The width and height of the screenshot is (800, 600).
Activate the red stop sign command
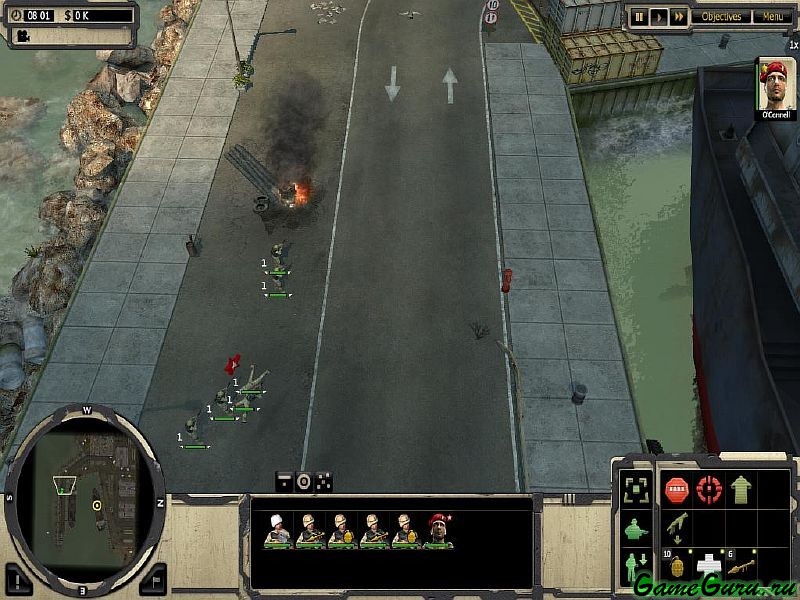pos(676,489)
